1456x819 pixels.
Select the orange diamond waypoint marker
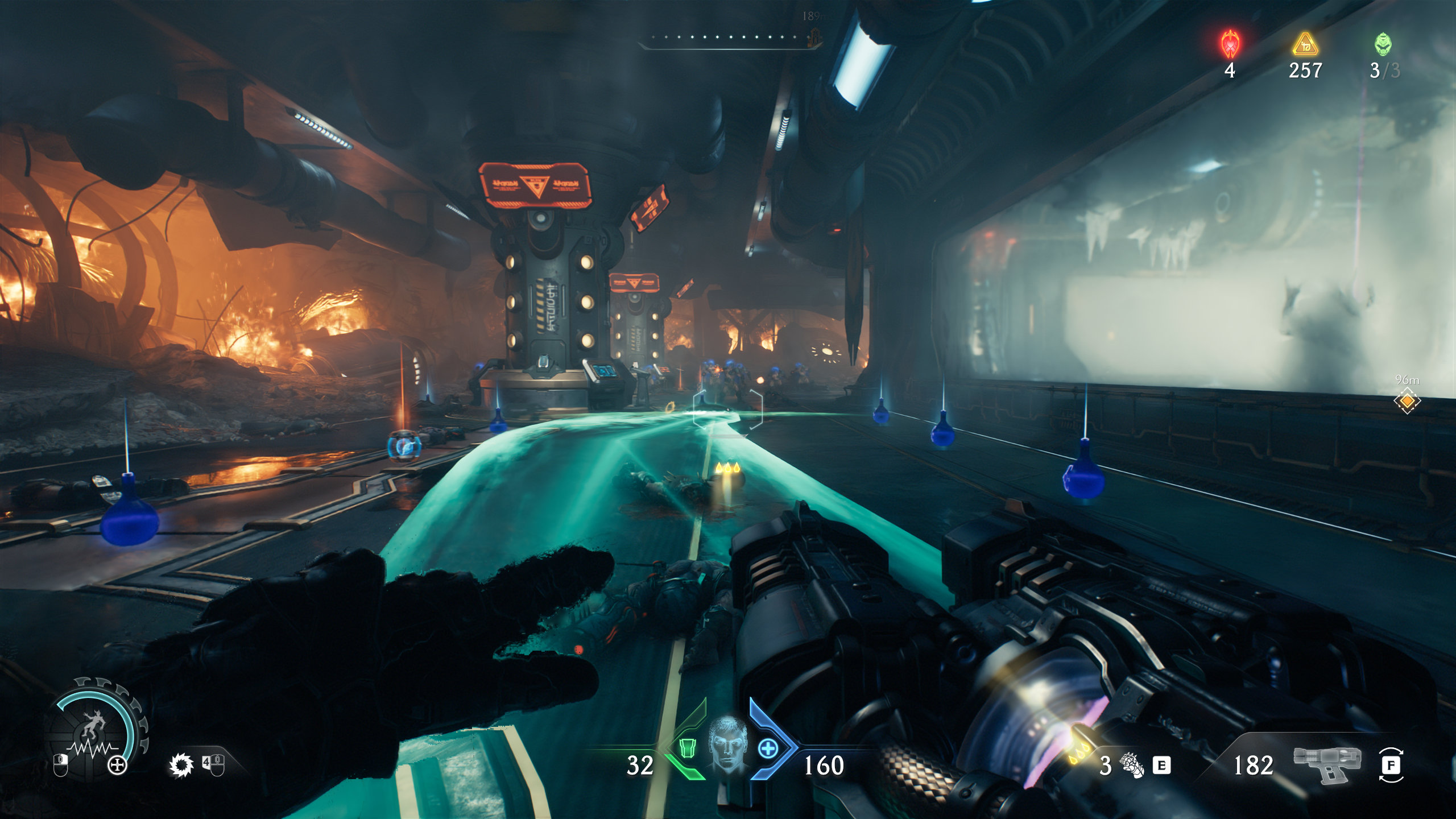[x=1407, y=401]
